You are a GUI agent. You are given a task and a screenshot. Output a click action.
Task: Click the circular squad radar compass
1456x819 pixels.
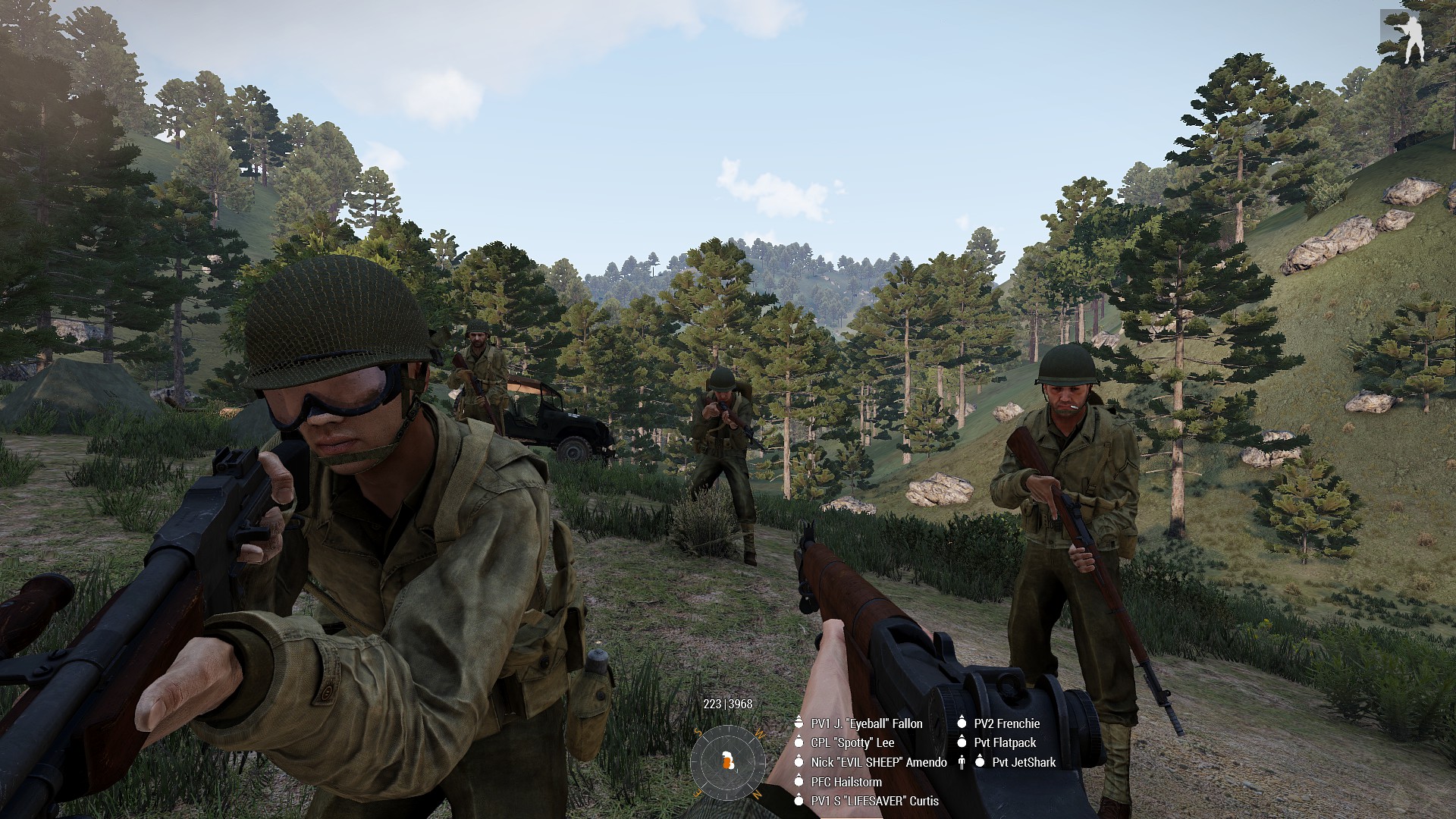tap(728, 760)
